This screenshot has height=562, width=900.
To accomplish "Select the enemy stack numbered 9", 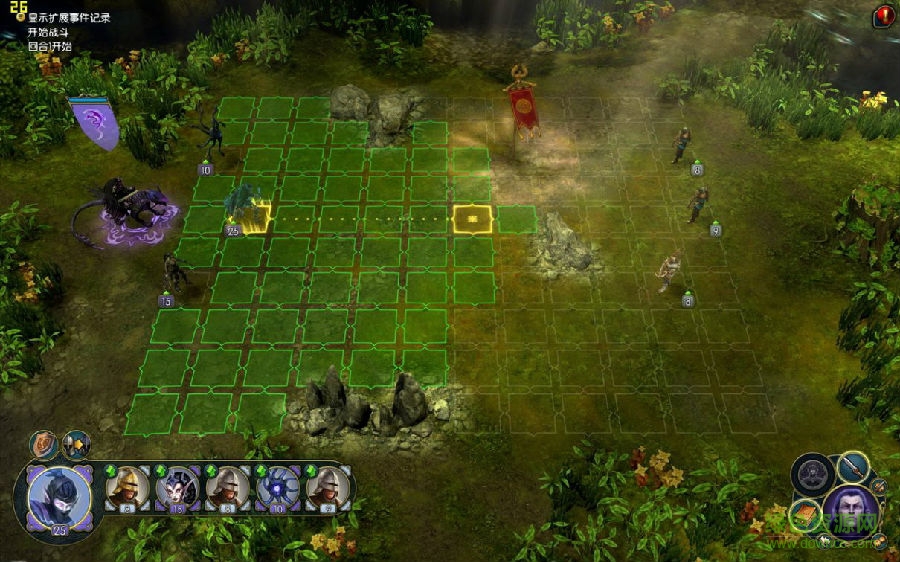I will pyautogui.click(x=698, y=205).
